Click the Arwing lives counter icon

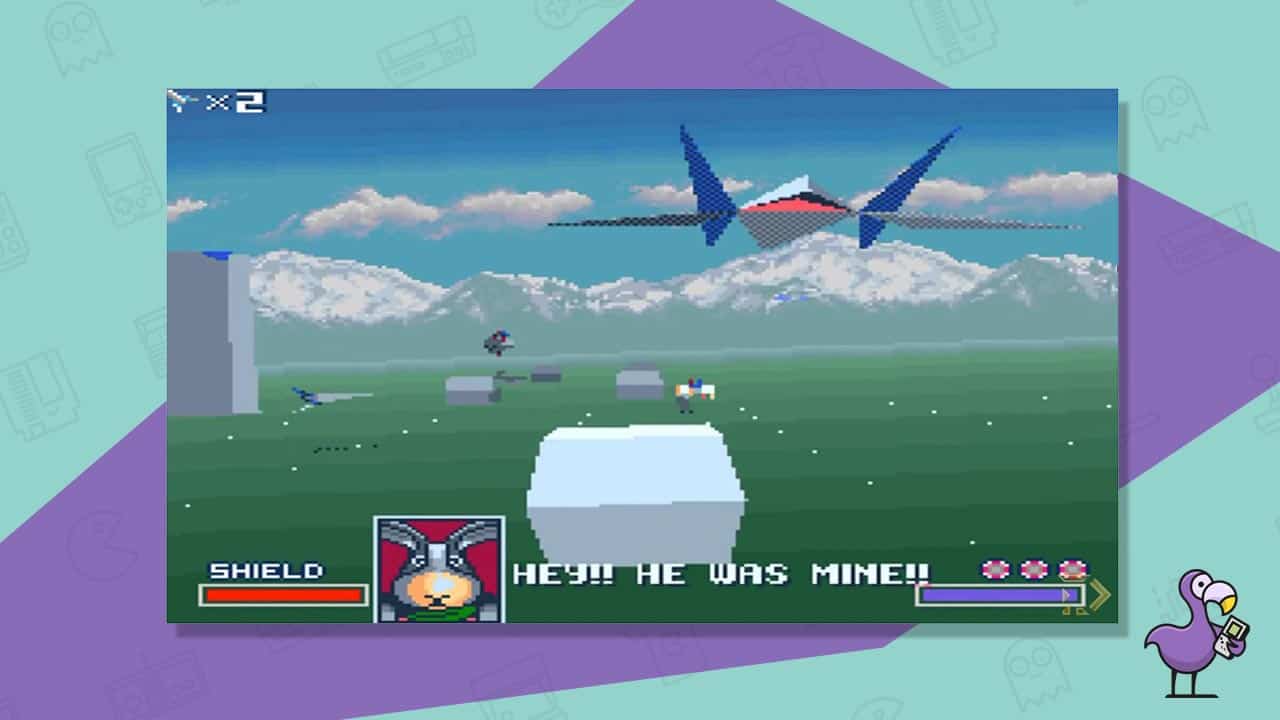click(182, 98)
